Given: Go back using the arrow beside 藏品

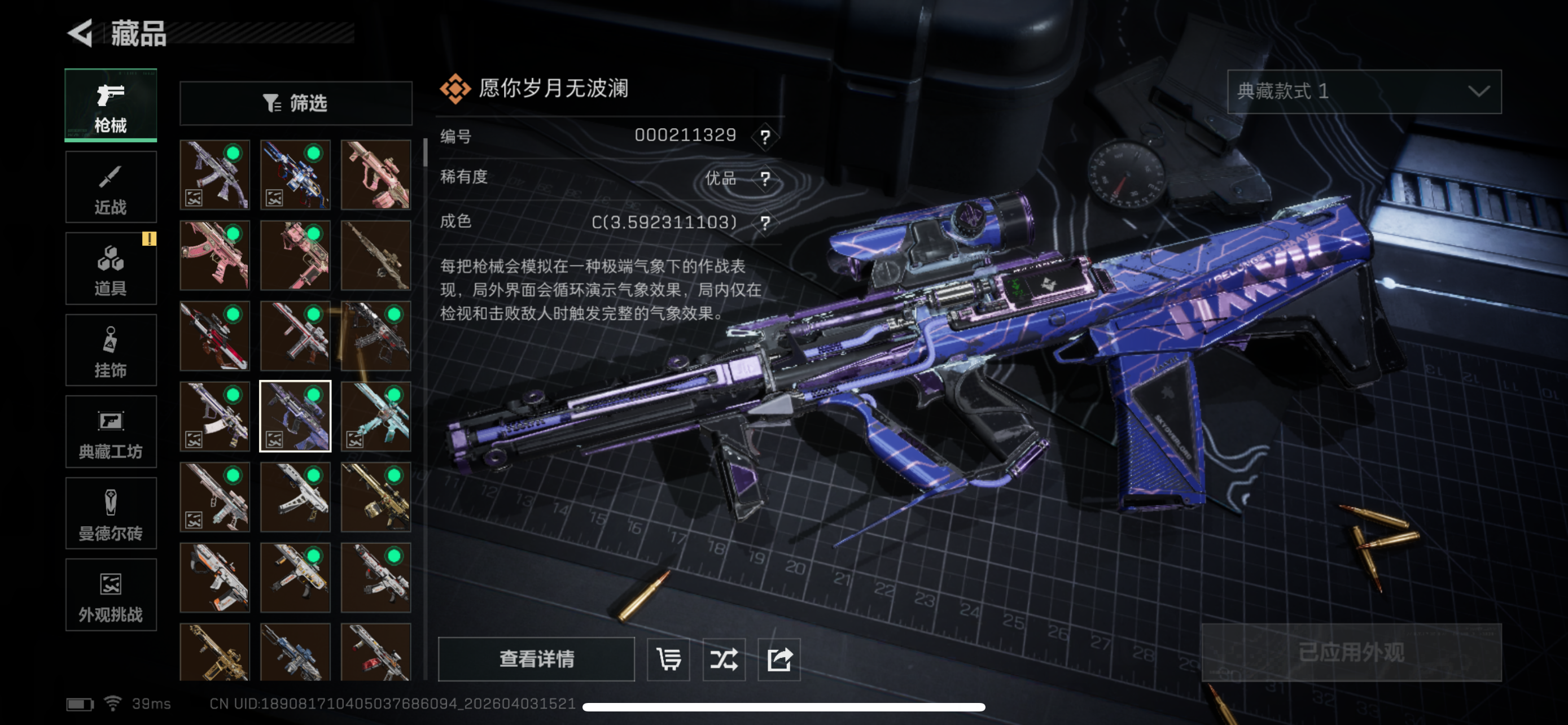Looking at the screenshot, I should [x=80, y=33].
